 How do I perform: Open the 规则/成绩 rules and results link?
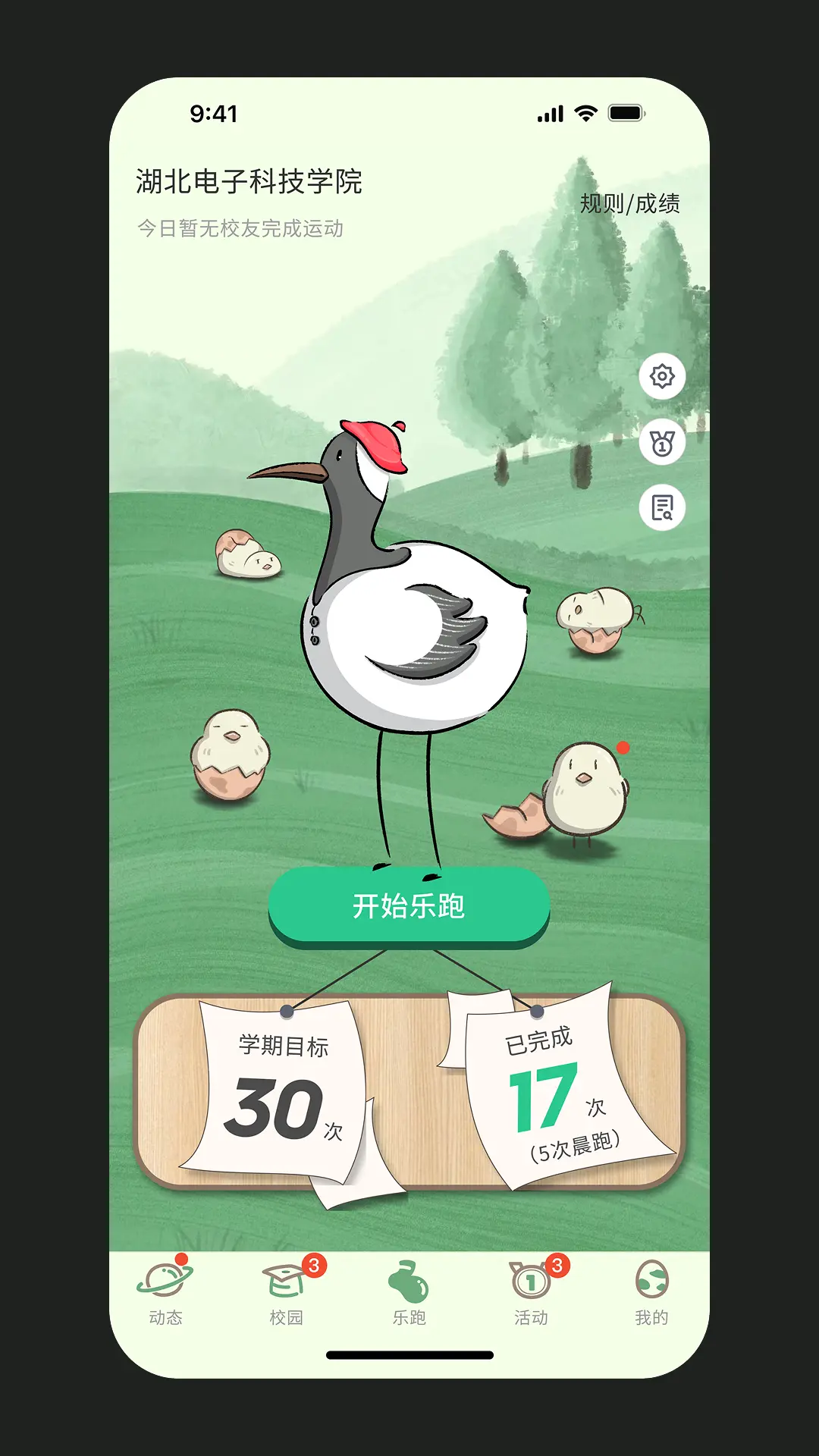629,203
